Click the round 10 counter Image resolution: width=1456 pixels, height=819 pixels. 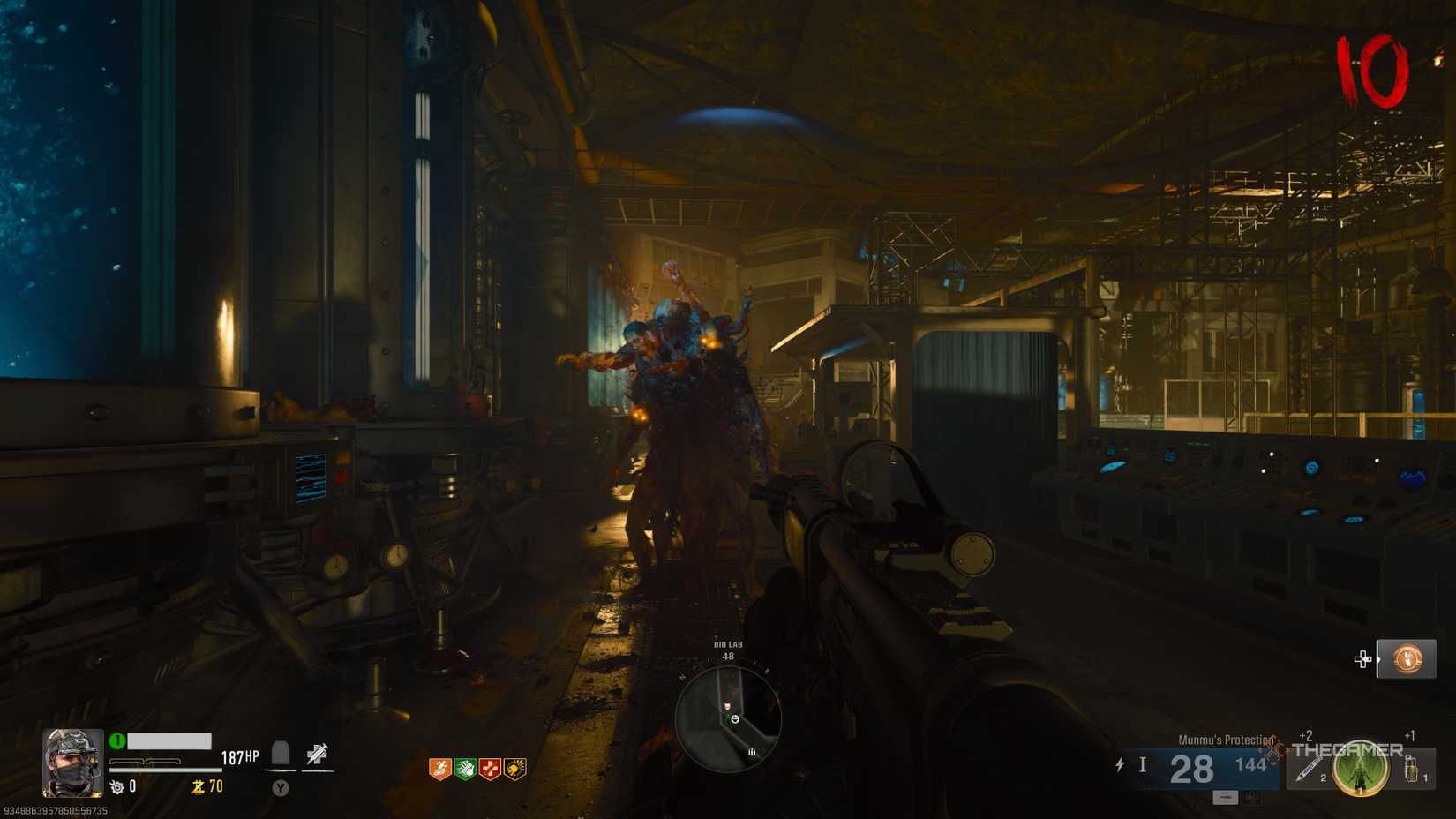click(x=1373, y=71)
